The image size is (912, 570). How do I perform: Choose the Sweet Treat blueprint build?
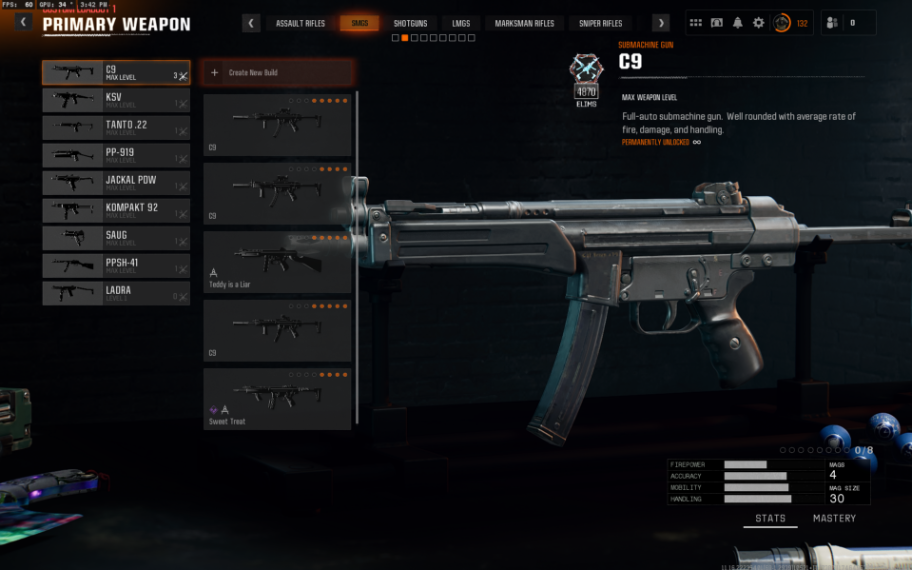[x=277, y=398]
